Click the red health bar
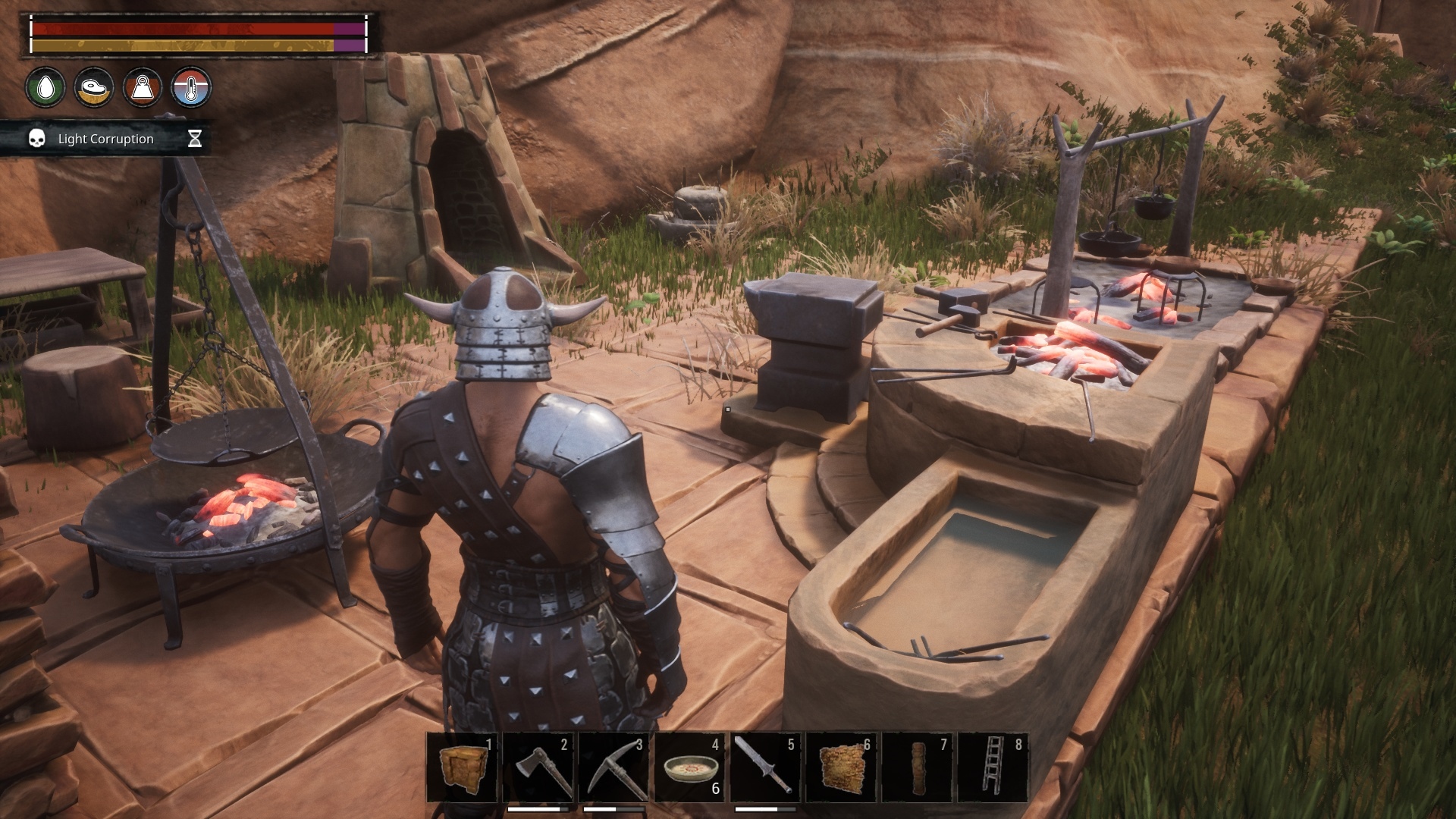 [182, 28]
